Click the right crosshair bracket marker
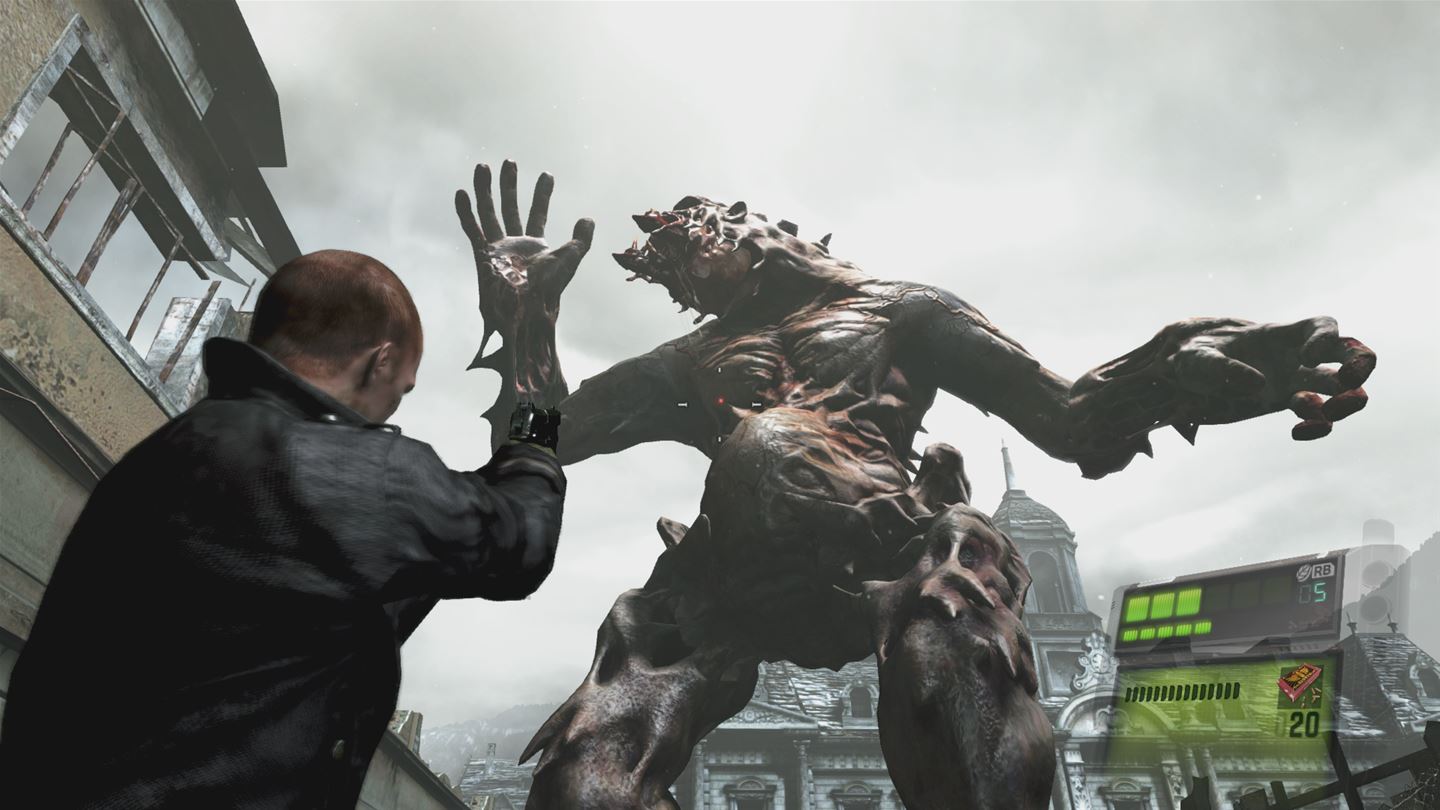The height and width of the screenshot is (810, 1440). pyautogui.click(x=756, y=404)
